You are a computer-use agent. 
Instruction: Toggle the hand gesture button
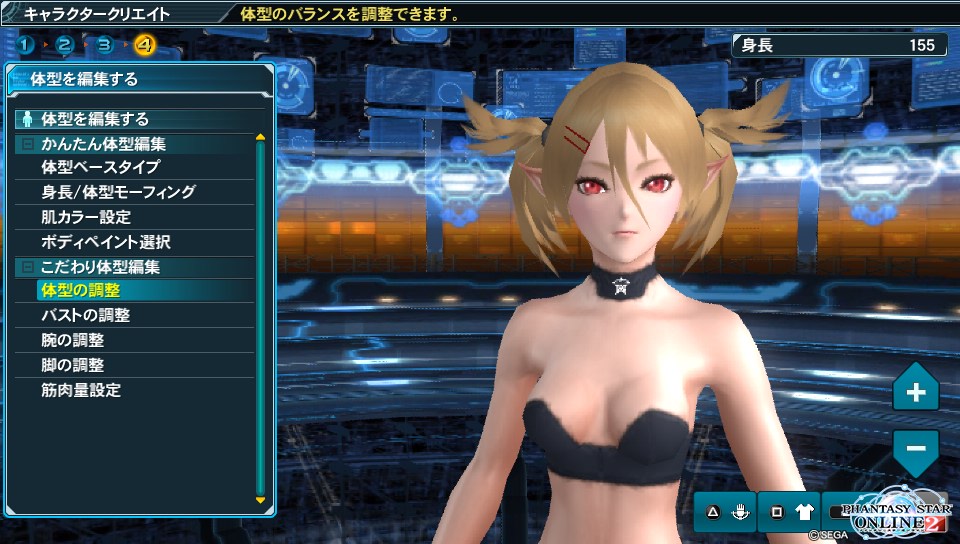pos(743,513)
